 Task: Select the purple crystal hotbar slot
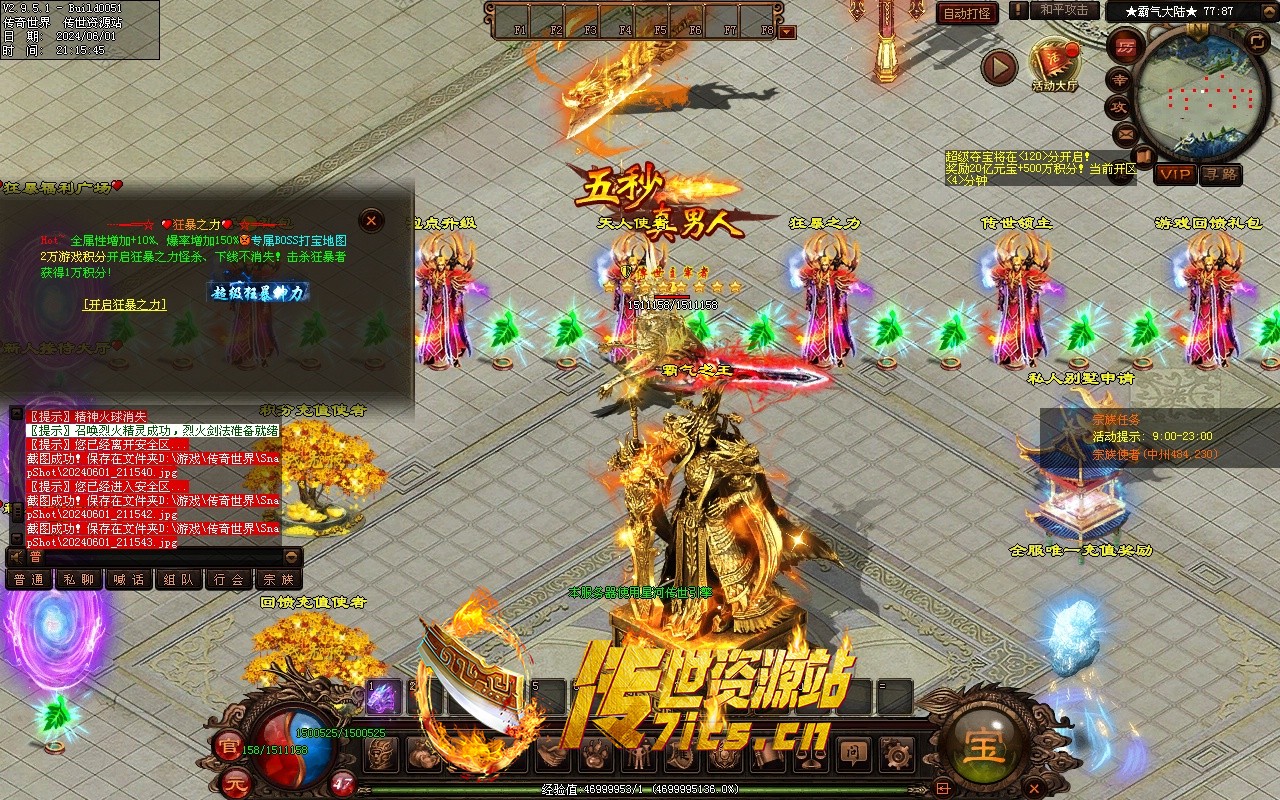coord(382,697)
